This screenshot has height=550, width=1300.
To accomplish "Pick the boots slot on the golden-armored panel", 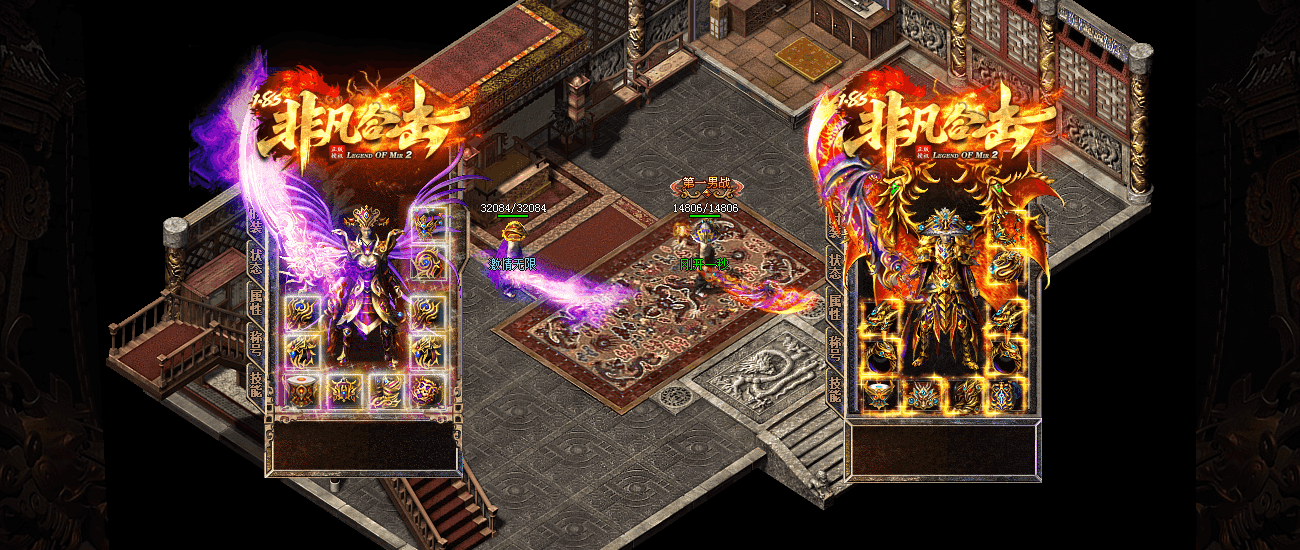I will pos(963,395).
